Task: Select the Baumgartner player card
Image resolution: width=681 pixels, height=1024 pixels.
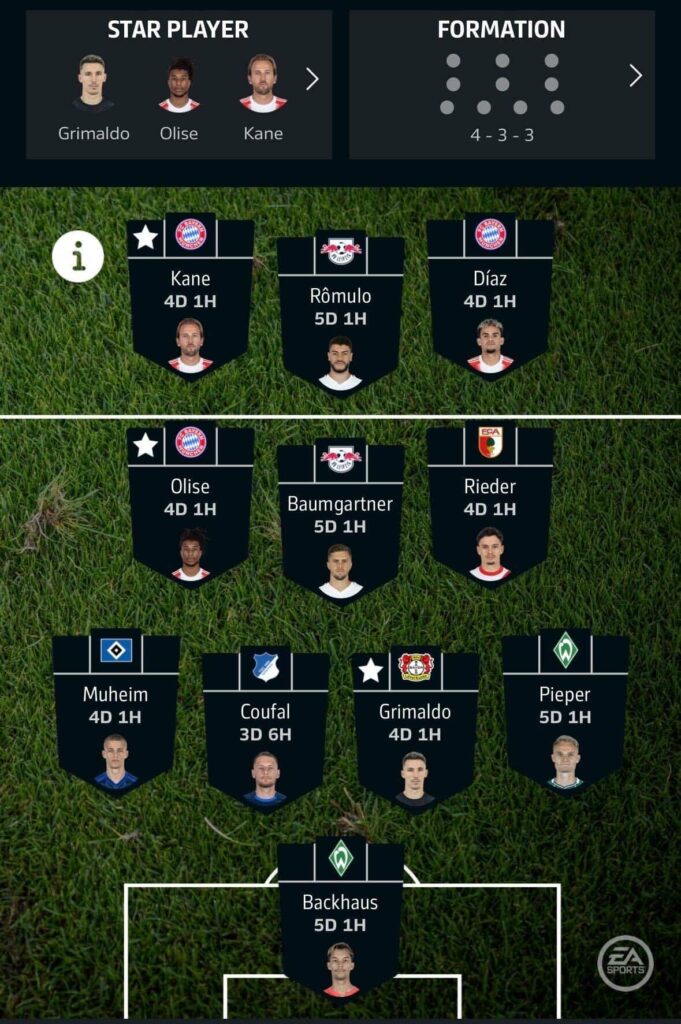Action: point(340,522)
